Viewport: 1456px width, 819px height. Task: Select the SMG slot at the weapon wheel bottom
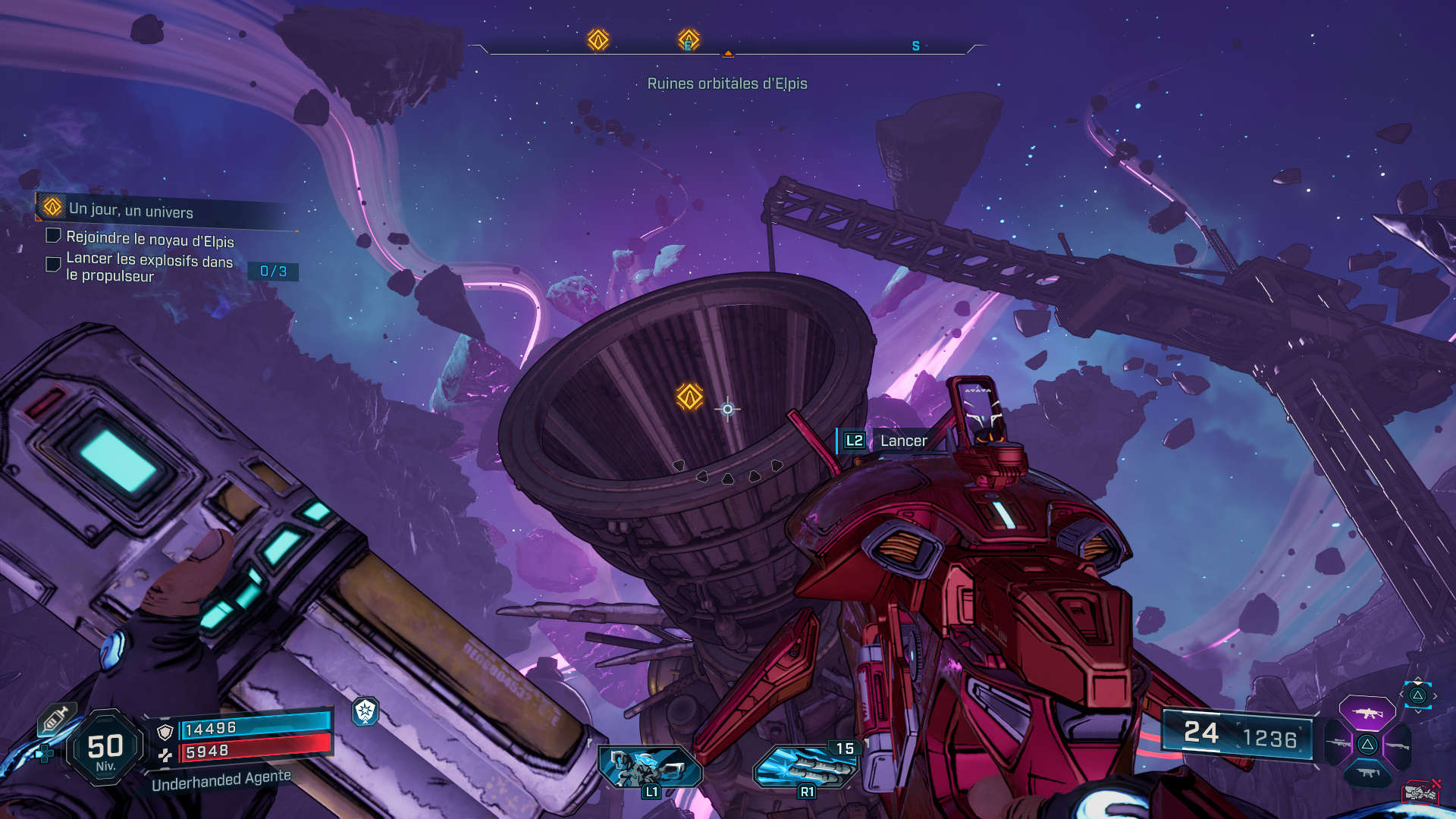click(x=1367, y=772)
